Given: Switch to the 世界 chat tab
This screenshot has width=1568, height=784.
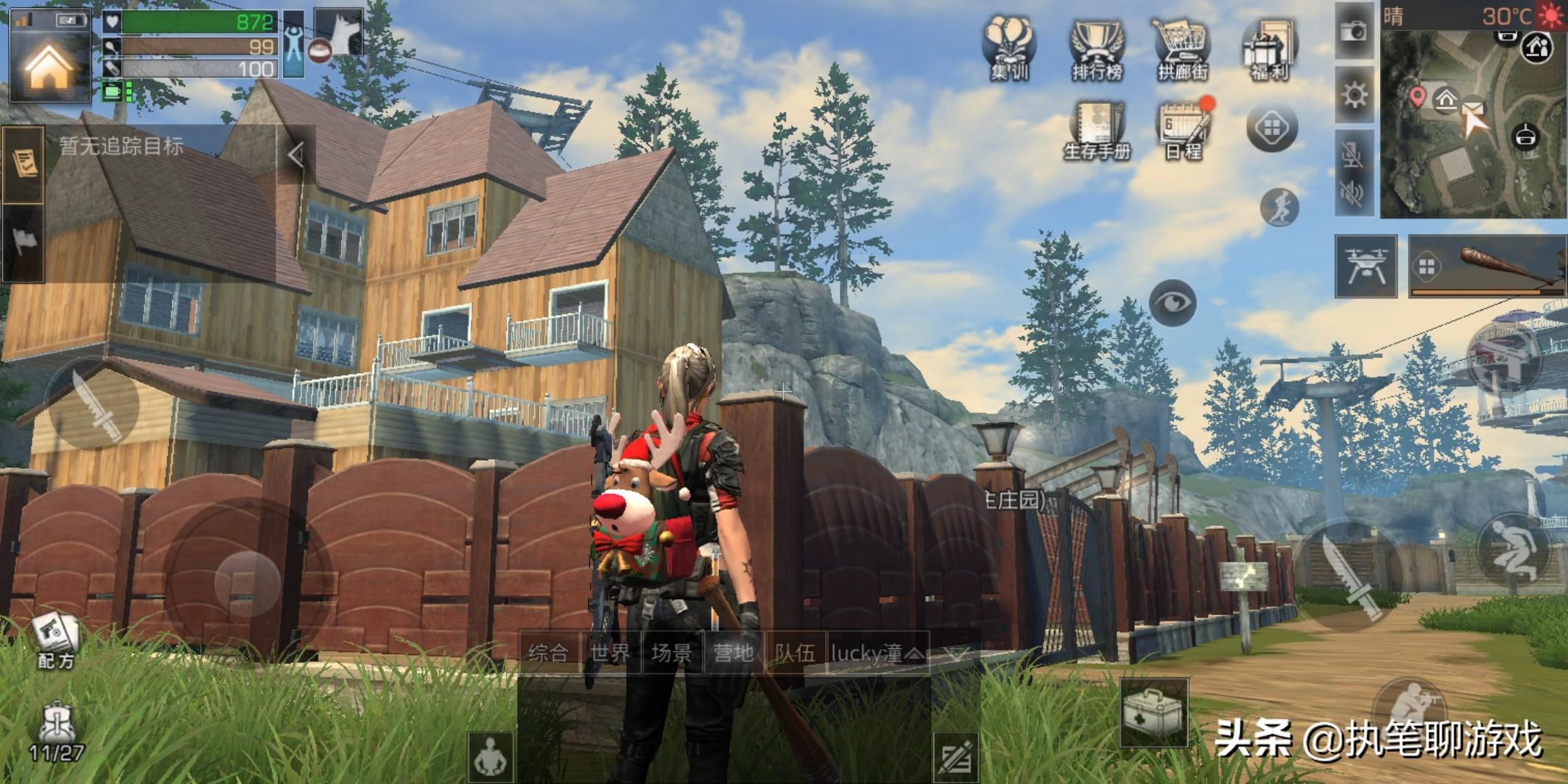Looking at the screenshot, I should coord(610,653).
